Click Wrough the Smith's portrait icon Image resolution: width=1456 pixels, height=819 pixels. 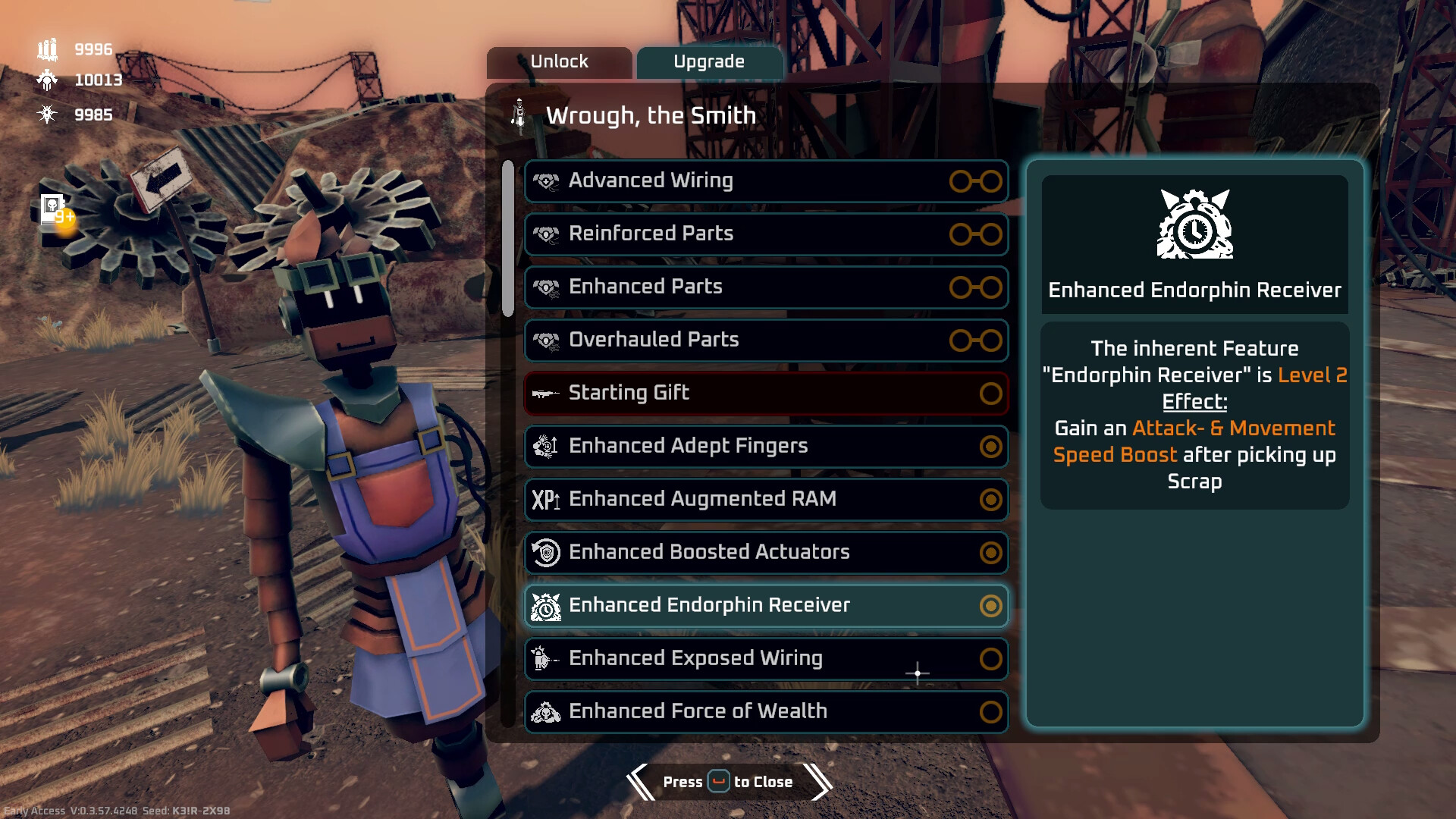coord(519,114)
